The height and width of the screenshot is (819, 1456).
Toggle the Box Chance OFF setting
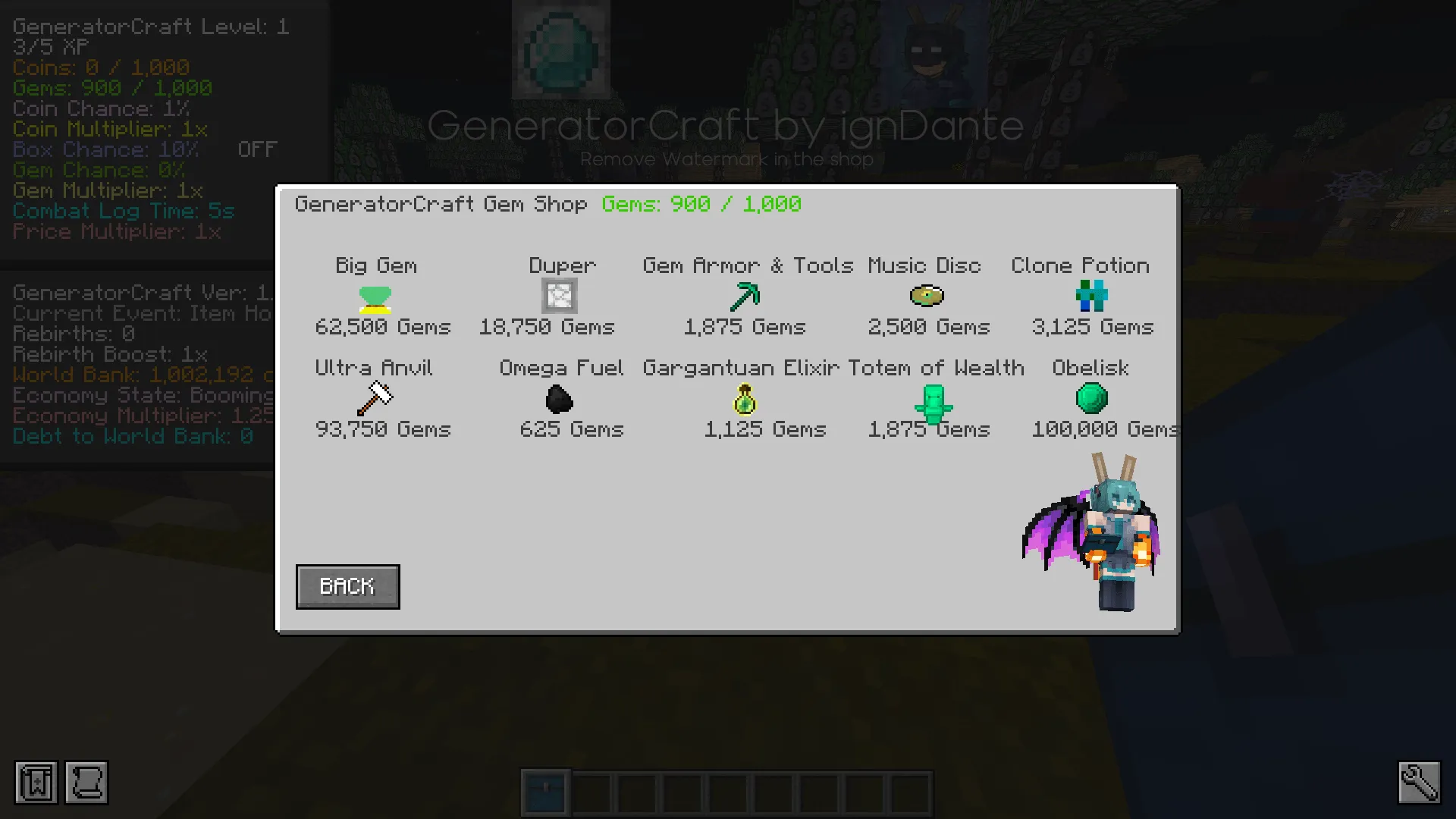coord(256,149)
